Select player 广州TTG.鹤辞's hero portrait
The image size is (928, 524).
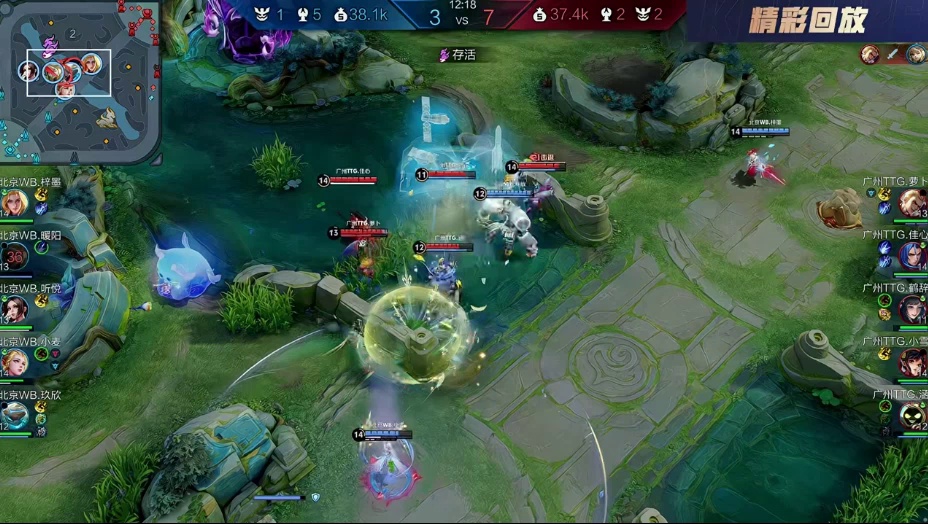pos(911,309)
